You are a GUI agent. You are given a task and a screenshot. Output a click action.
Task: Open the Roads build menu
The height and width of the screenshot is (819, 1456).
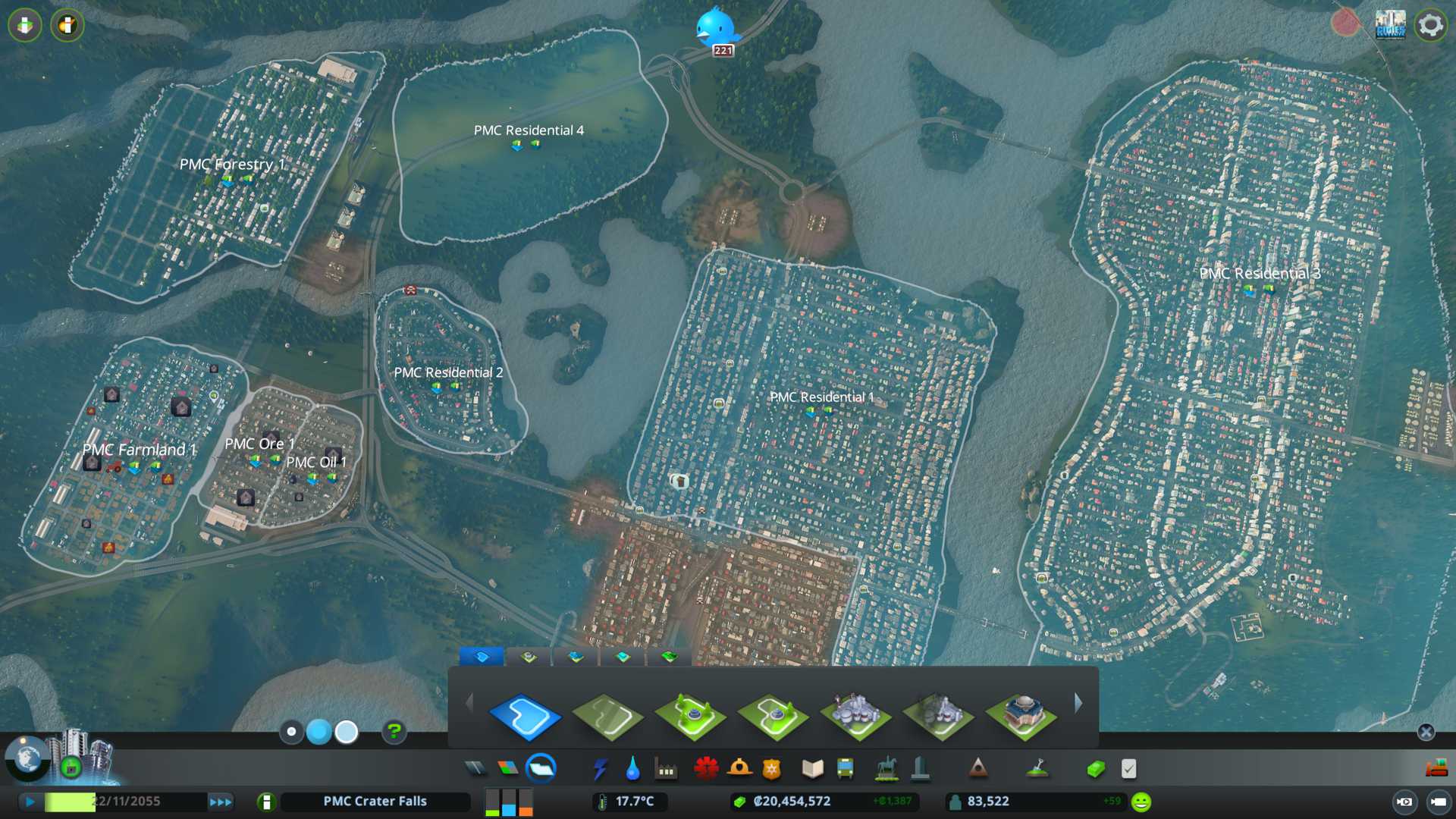pos(475,769)
